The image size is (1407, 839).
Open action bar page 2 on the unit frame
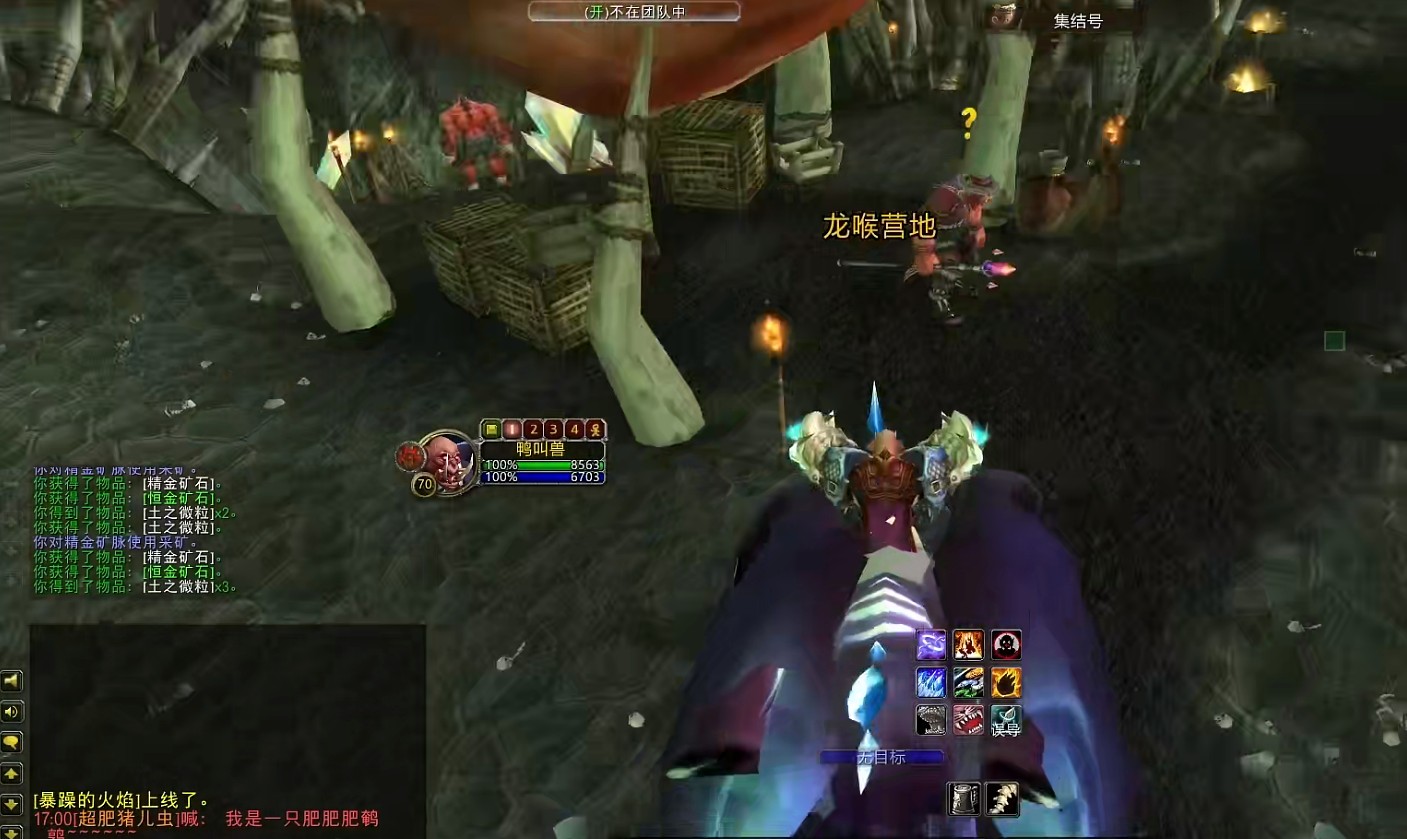click(x=534, y=428)
